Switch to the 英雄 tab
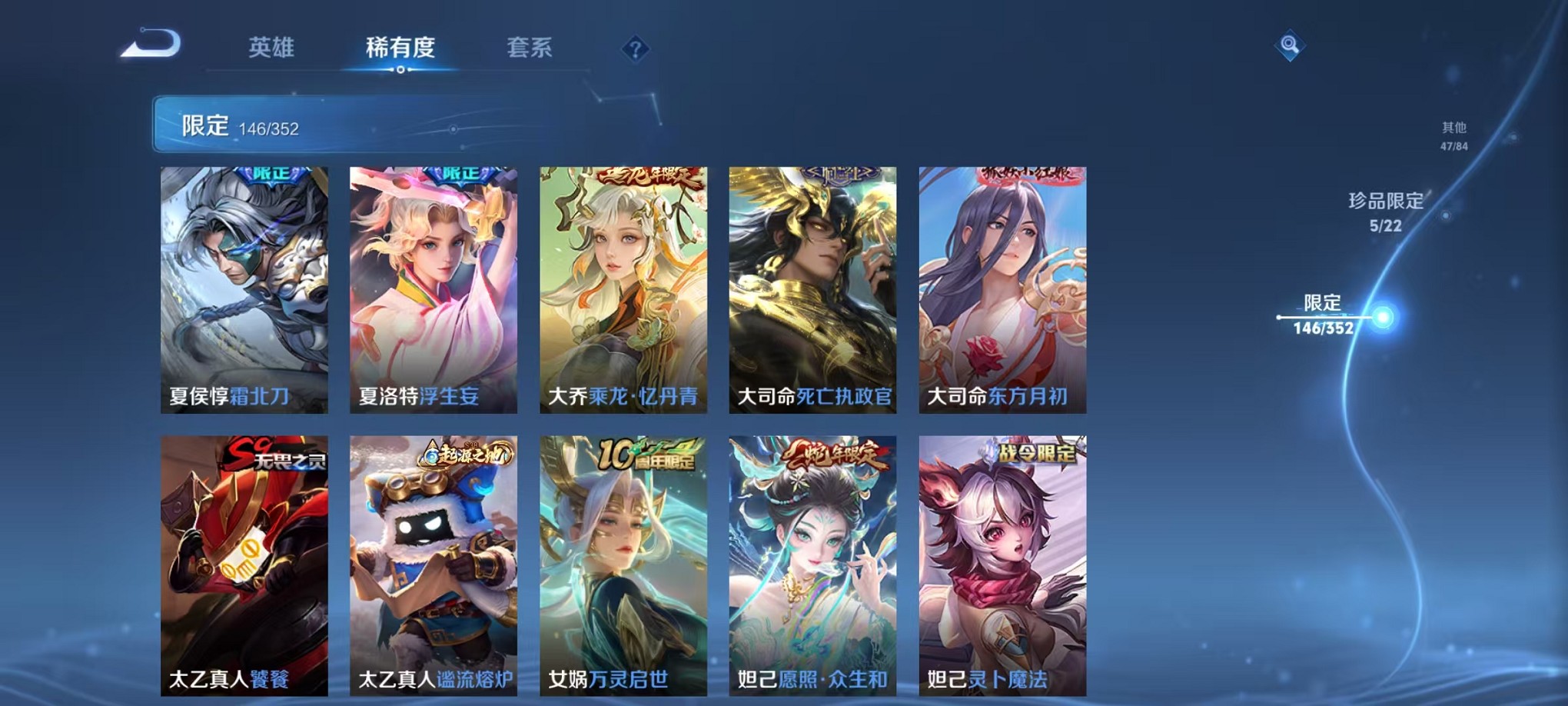Viewport: 1568px width, 706px height. click(x=274, y=48)
